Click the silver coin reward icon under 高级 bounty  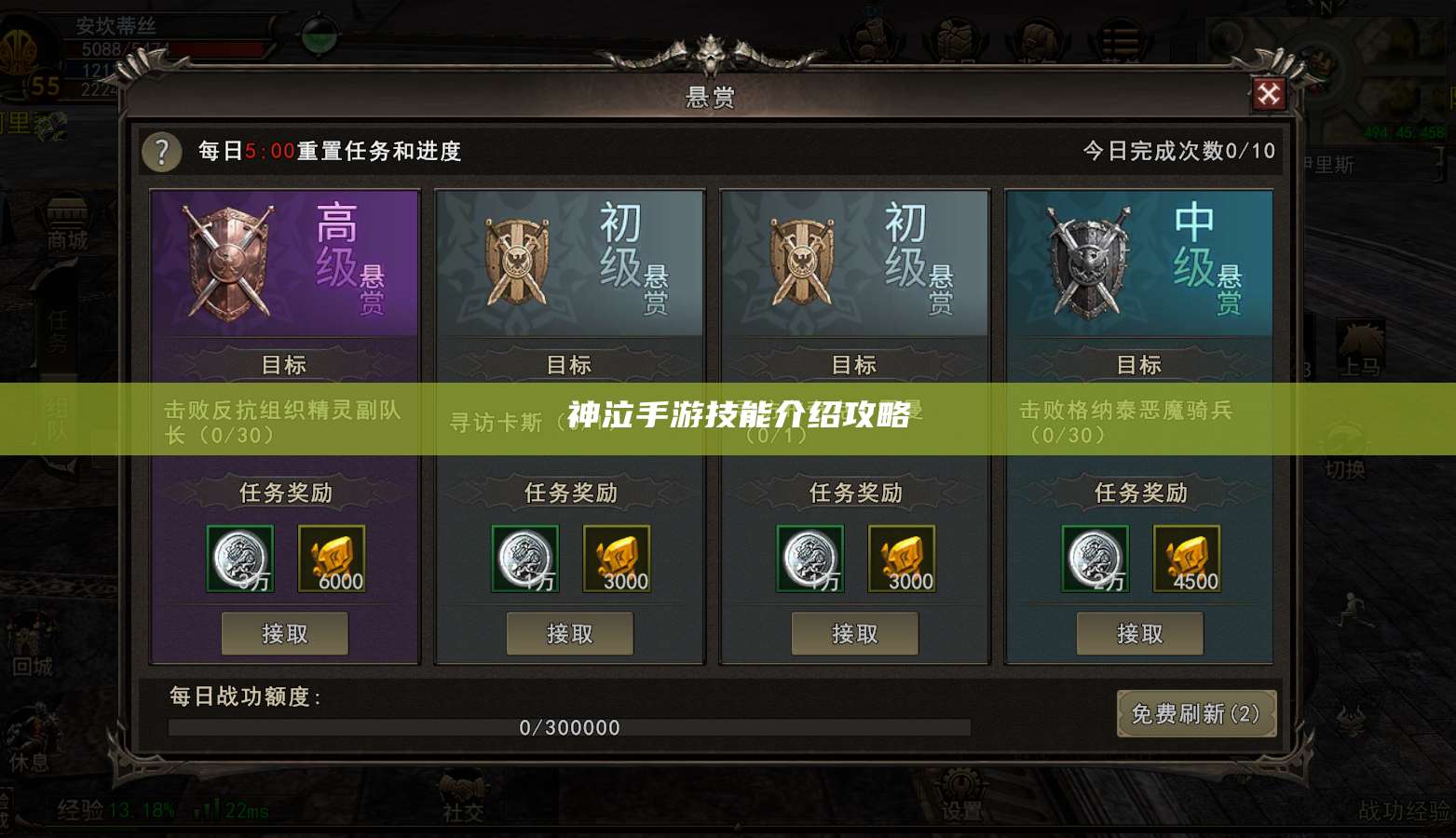click(x=239, y=559)
